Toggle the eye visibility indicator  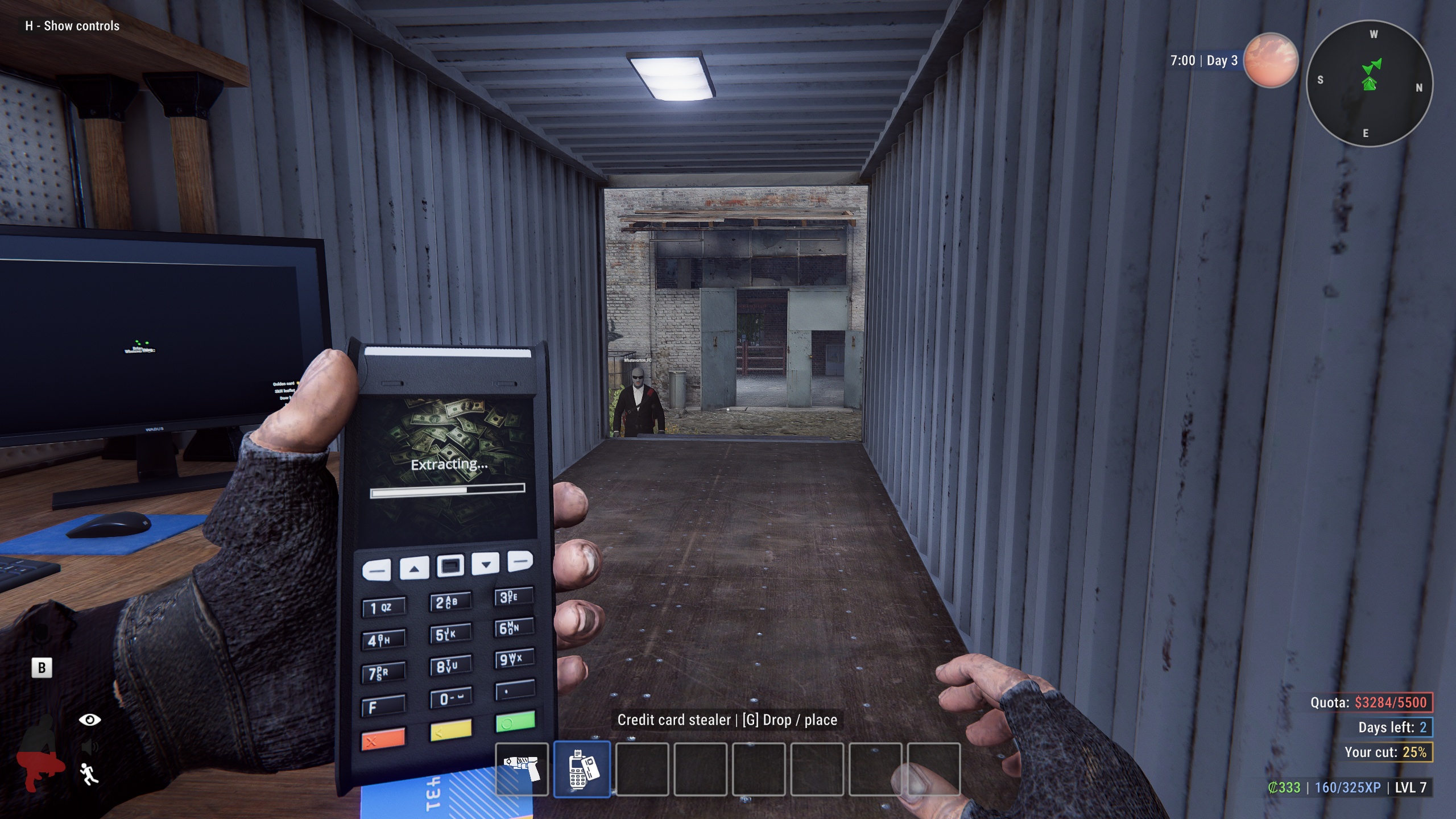point(89,719)
